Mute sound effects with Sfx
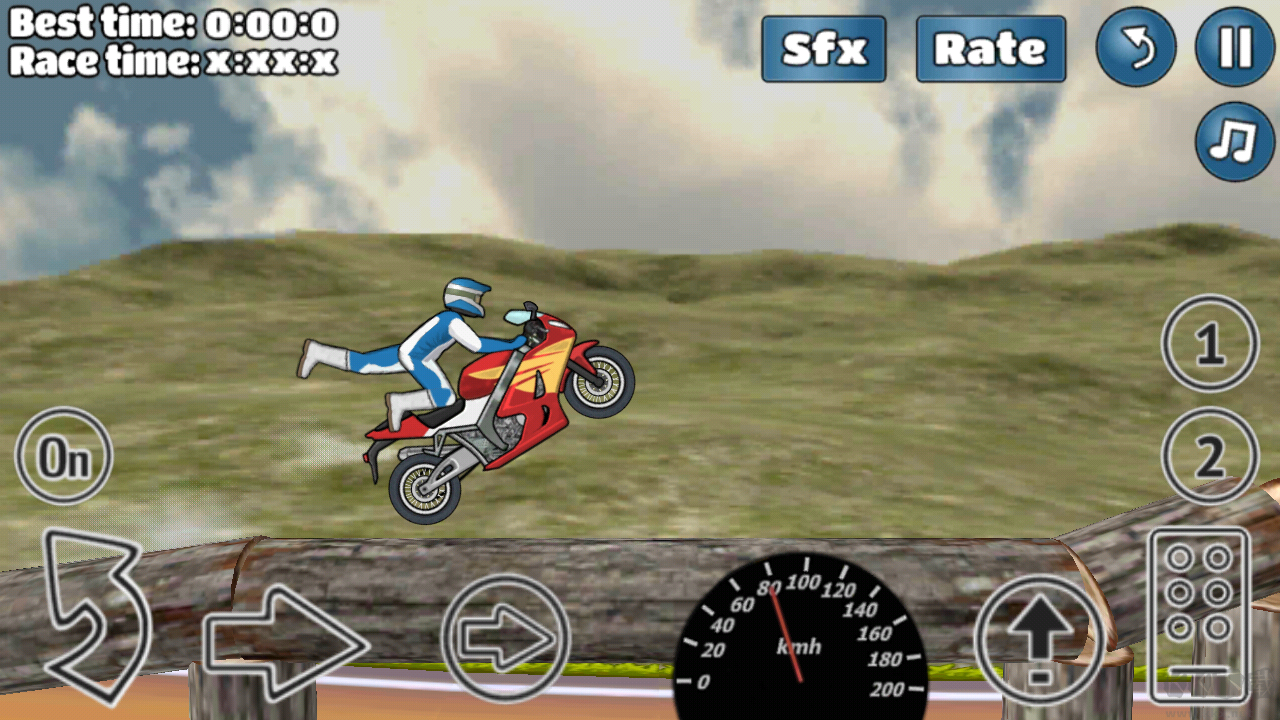Screen dimensions: 1280x720 click(x=823, y=50)
